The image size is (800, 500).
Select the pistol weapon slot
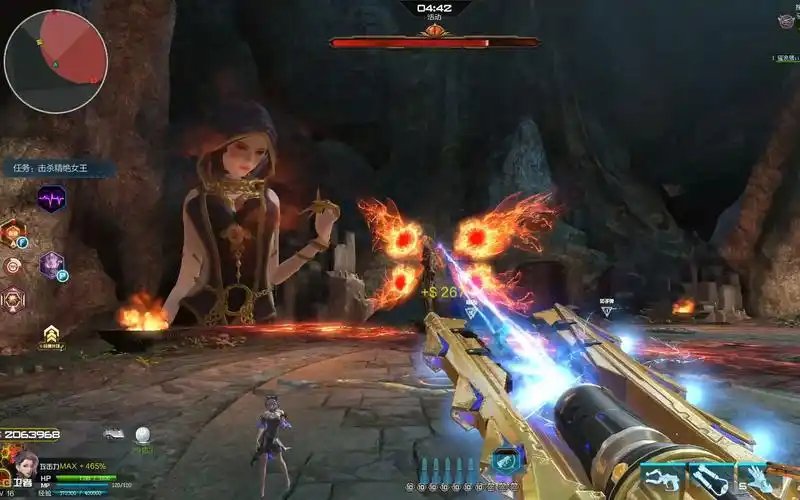[x=661, y=480]
